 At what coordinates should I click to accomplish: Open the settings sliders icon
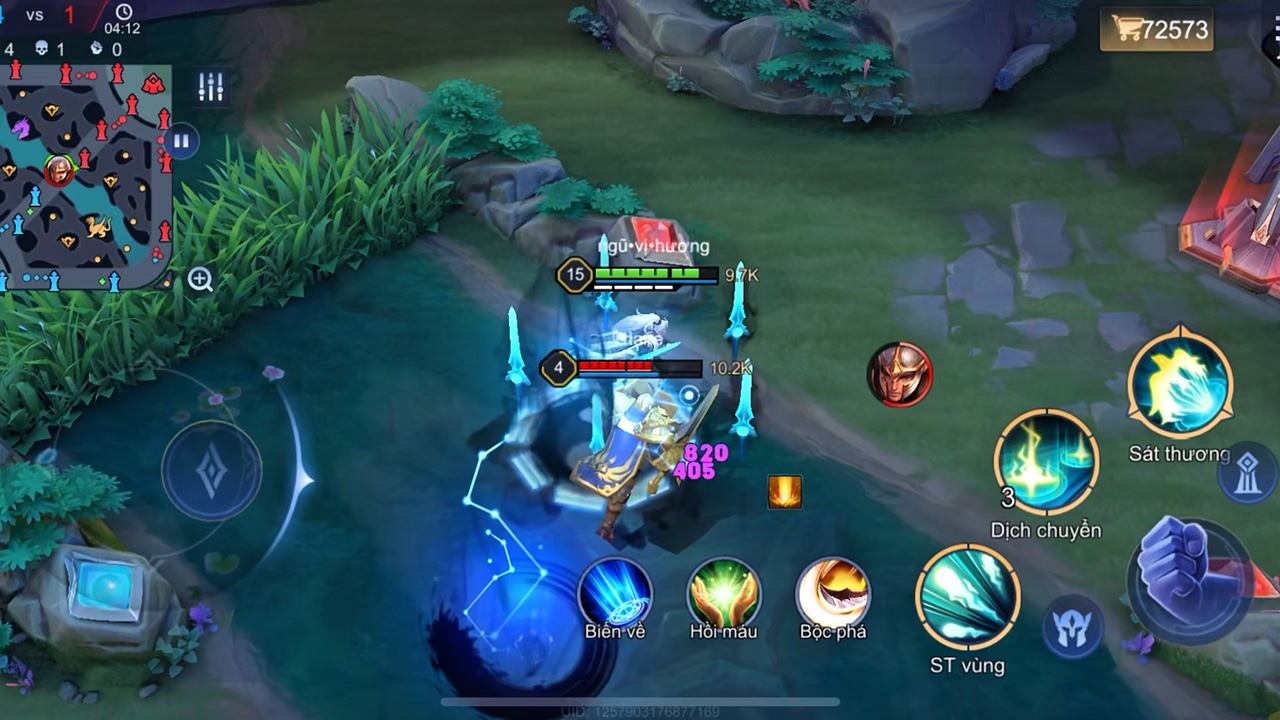tap(211, 87)
